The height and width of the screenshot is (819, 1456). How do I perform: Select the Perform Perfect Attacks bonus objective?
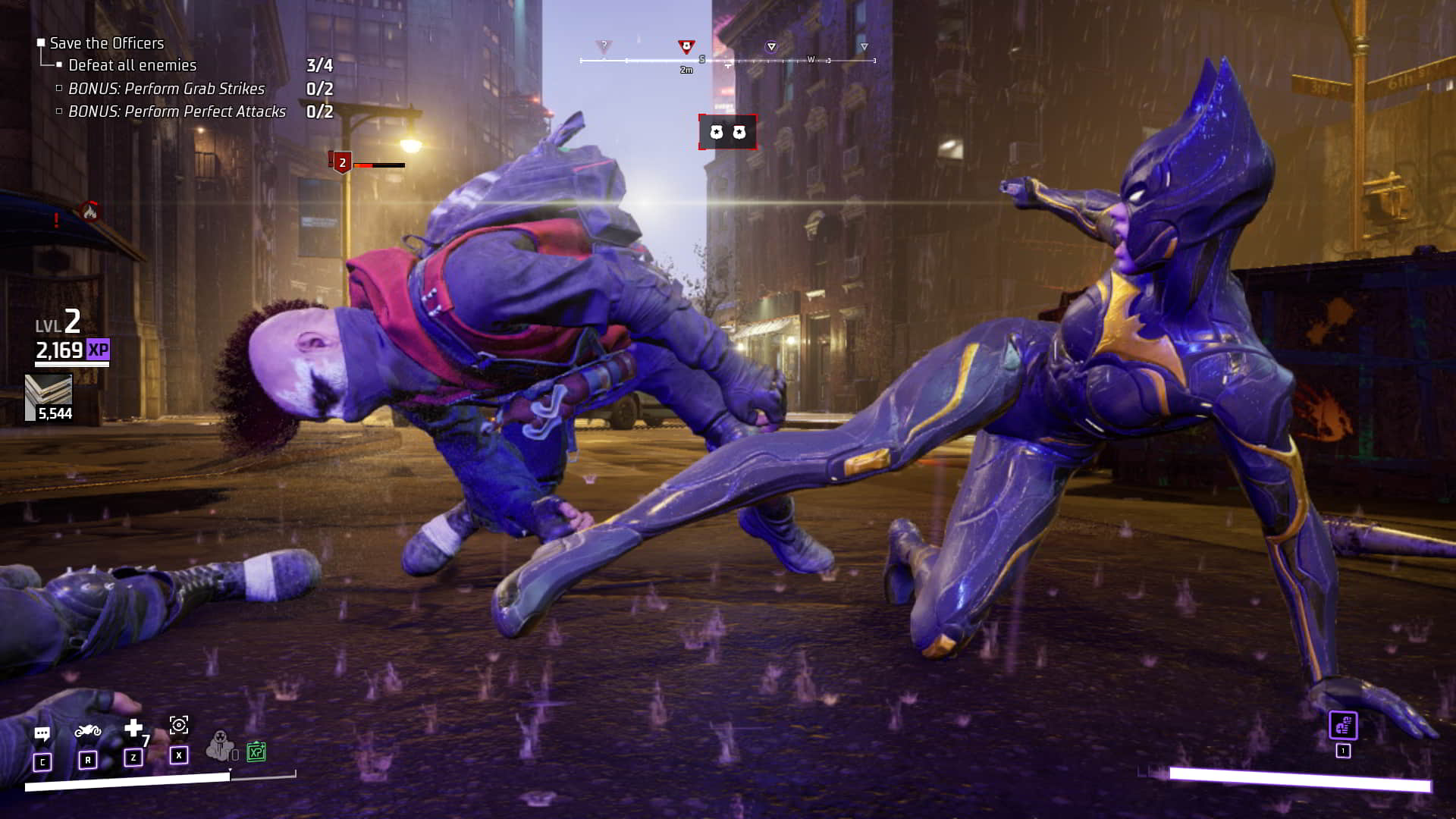177,111
